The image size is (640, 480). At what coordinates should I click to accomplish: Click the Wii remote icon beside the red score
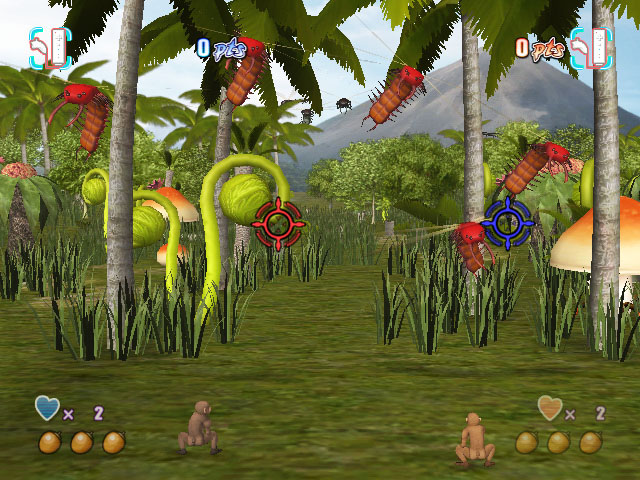[590, 47]
